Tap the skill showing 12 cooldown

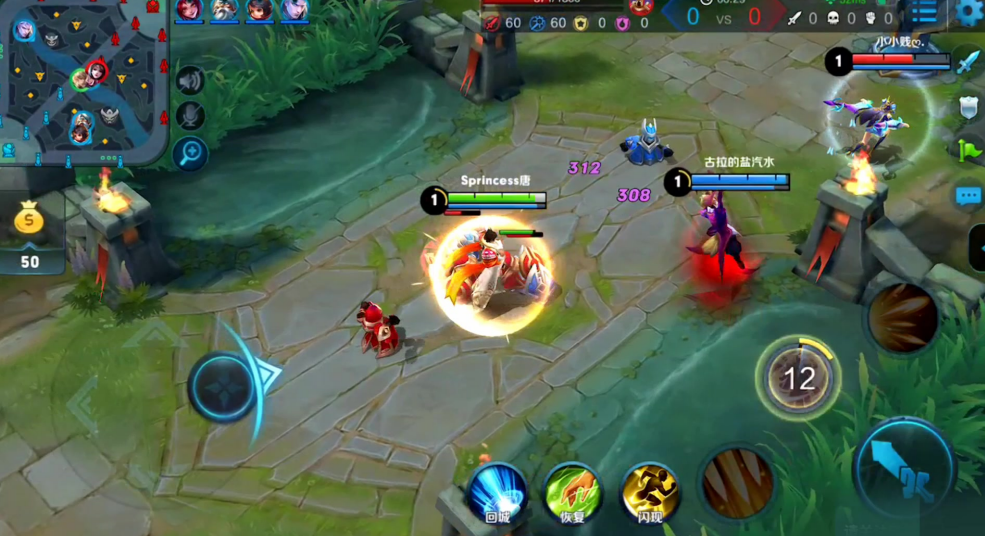tap(798, 379)
